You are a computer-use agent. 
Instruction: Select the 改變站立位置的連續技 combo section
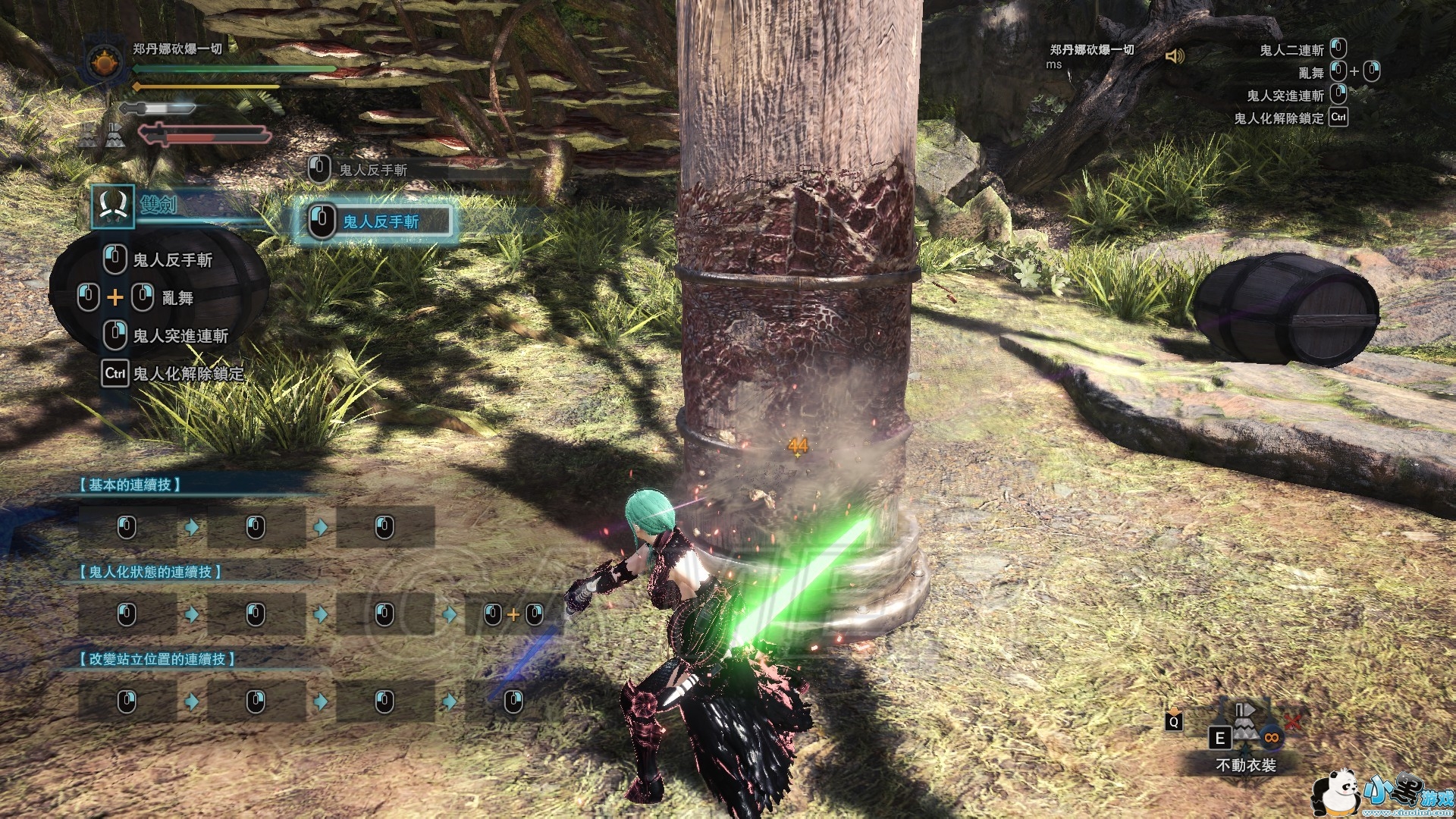157,659
